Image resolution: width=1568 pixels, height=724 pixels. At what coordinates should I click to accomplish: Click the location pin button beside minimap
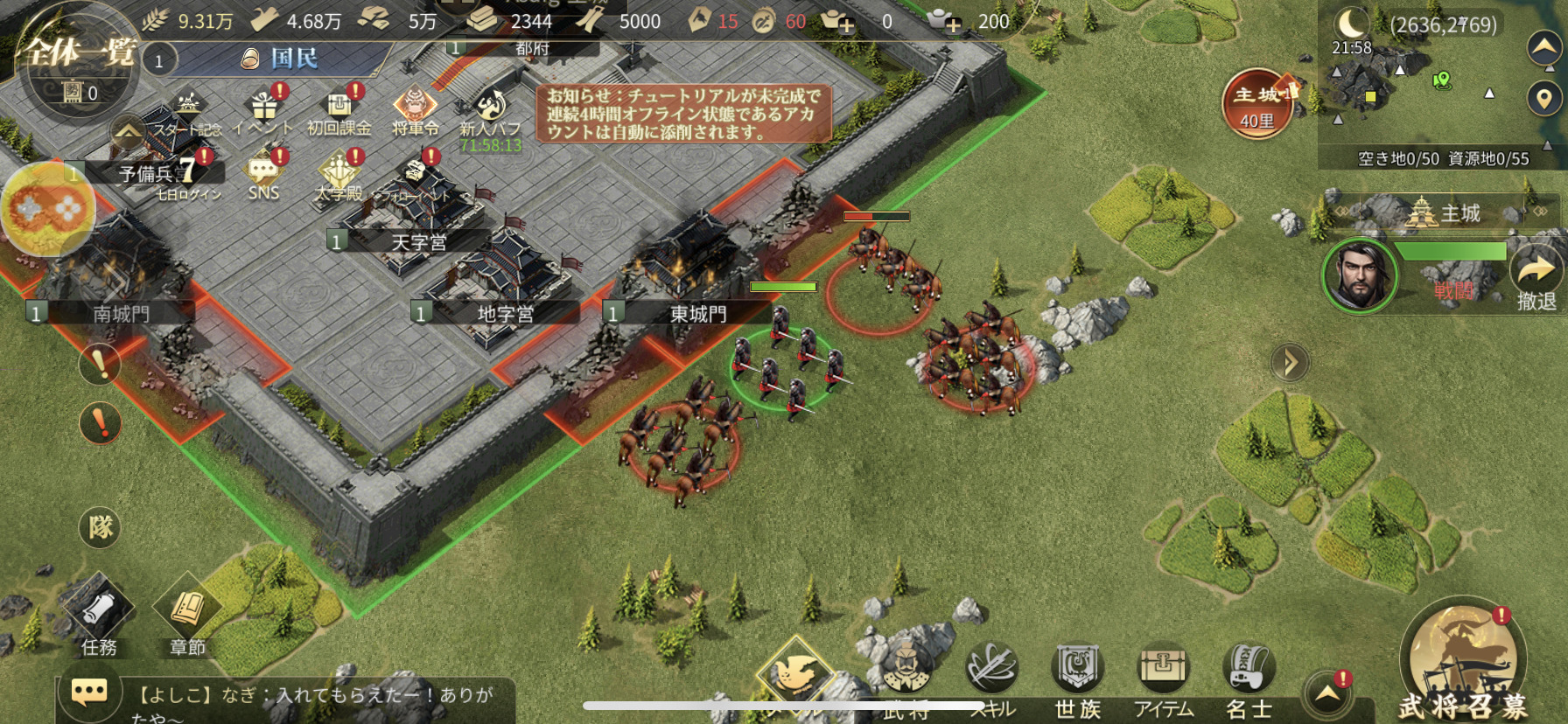point(1543,98)
